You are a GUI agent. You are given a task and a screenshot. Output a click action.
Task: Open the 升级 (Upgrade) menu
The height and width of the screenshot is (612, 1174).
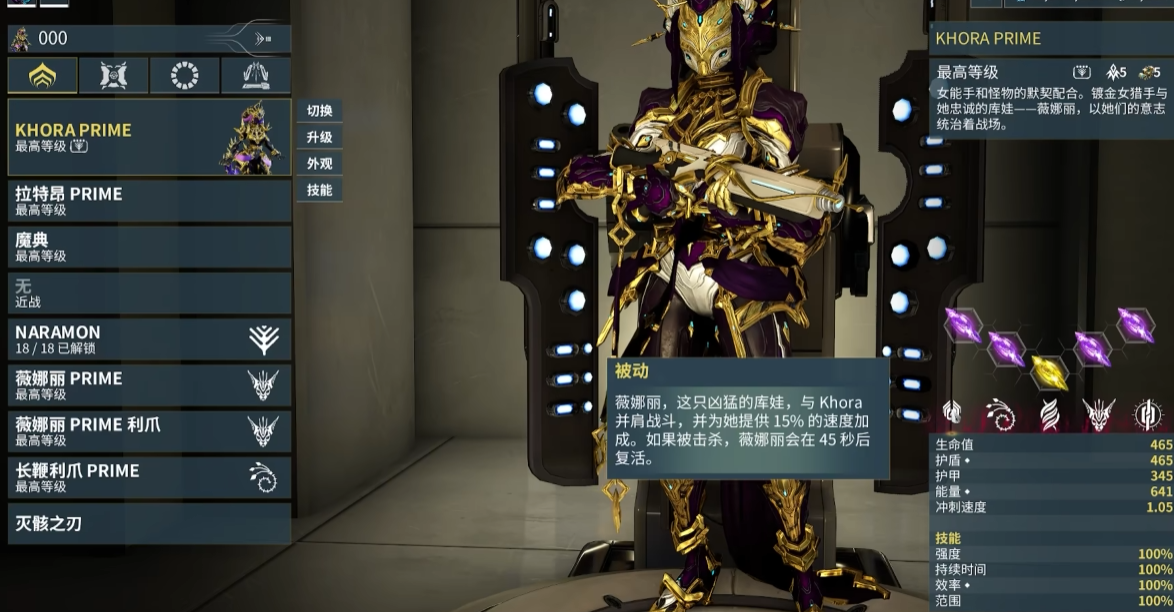[319, 137]
